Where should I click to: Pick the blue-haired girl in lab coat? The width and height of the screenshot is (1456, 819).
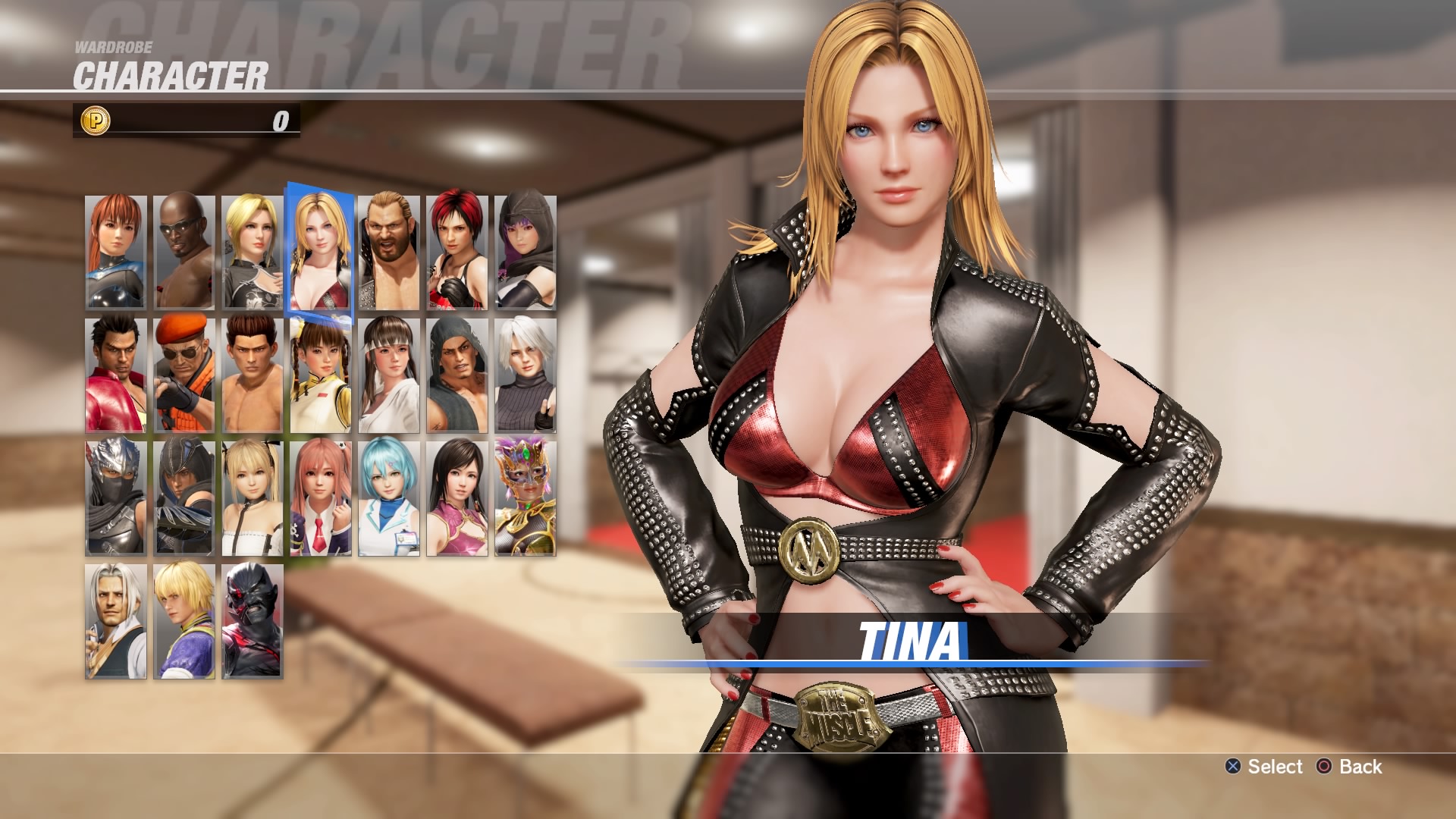[x=389, y=498]
